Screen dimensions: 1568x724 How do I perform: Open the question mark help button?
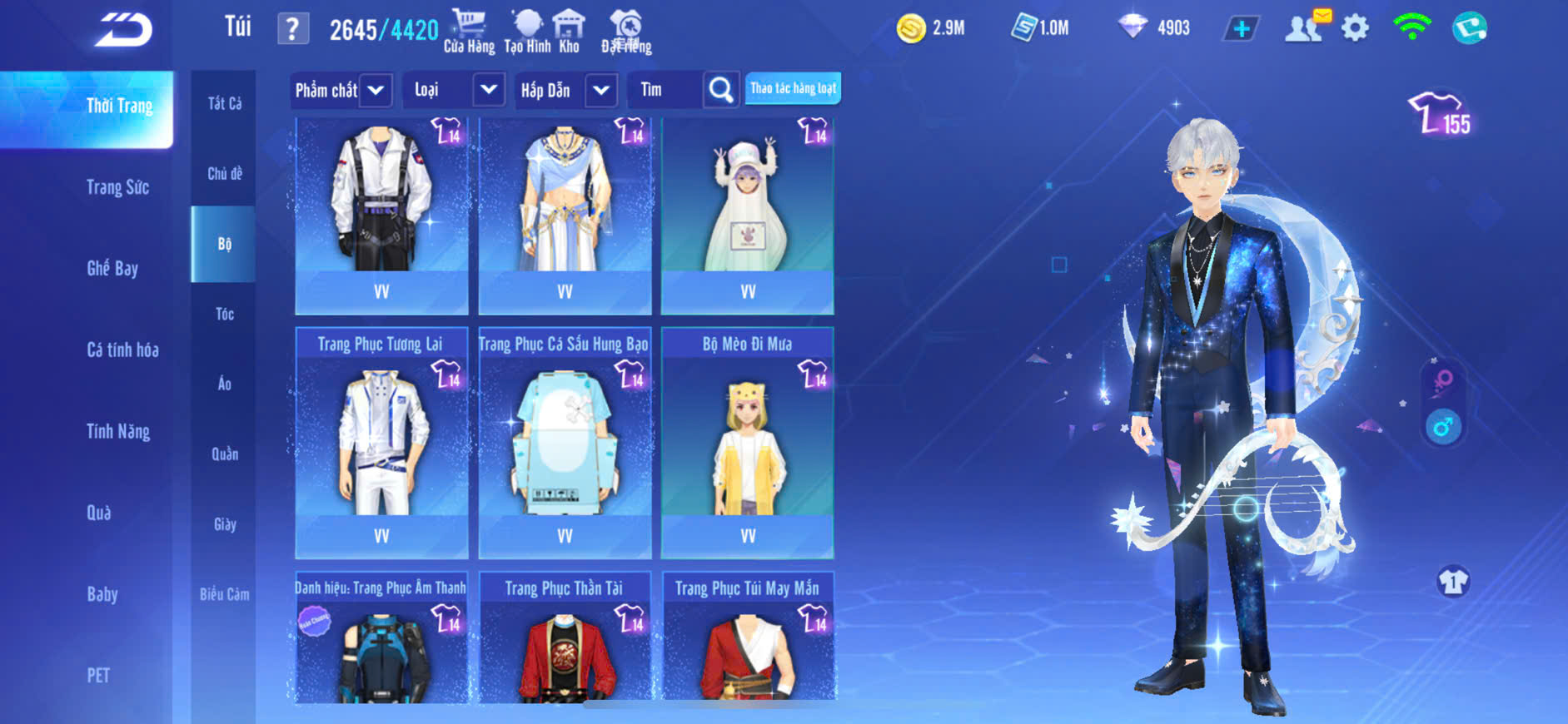pyautogui.click(x=292, y=29)
